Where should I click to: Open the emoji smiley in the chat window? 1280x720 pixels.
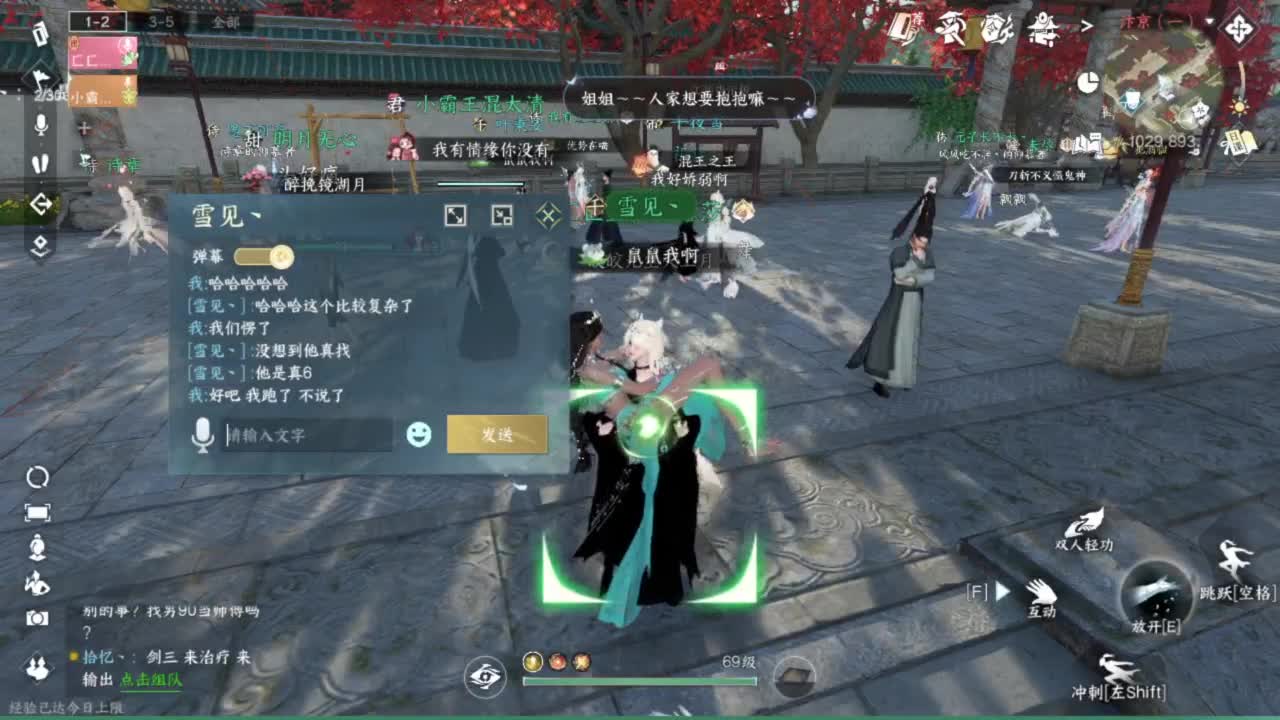click(x=418, y=434)
